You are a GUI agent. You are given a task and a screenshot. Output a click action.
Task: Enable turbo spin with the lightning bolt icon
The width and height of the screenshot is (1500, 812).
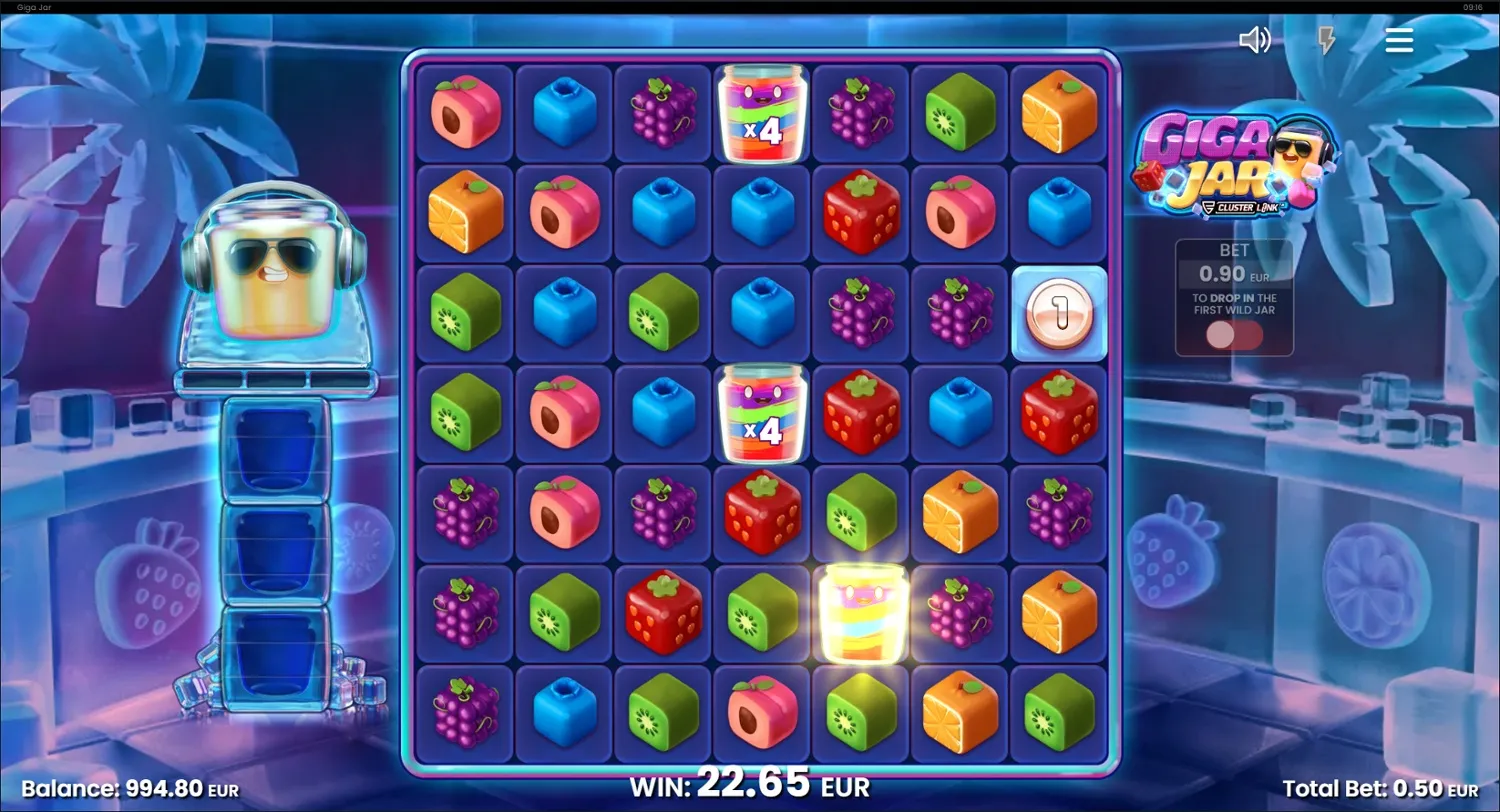(1327, 40)
